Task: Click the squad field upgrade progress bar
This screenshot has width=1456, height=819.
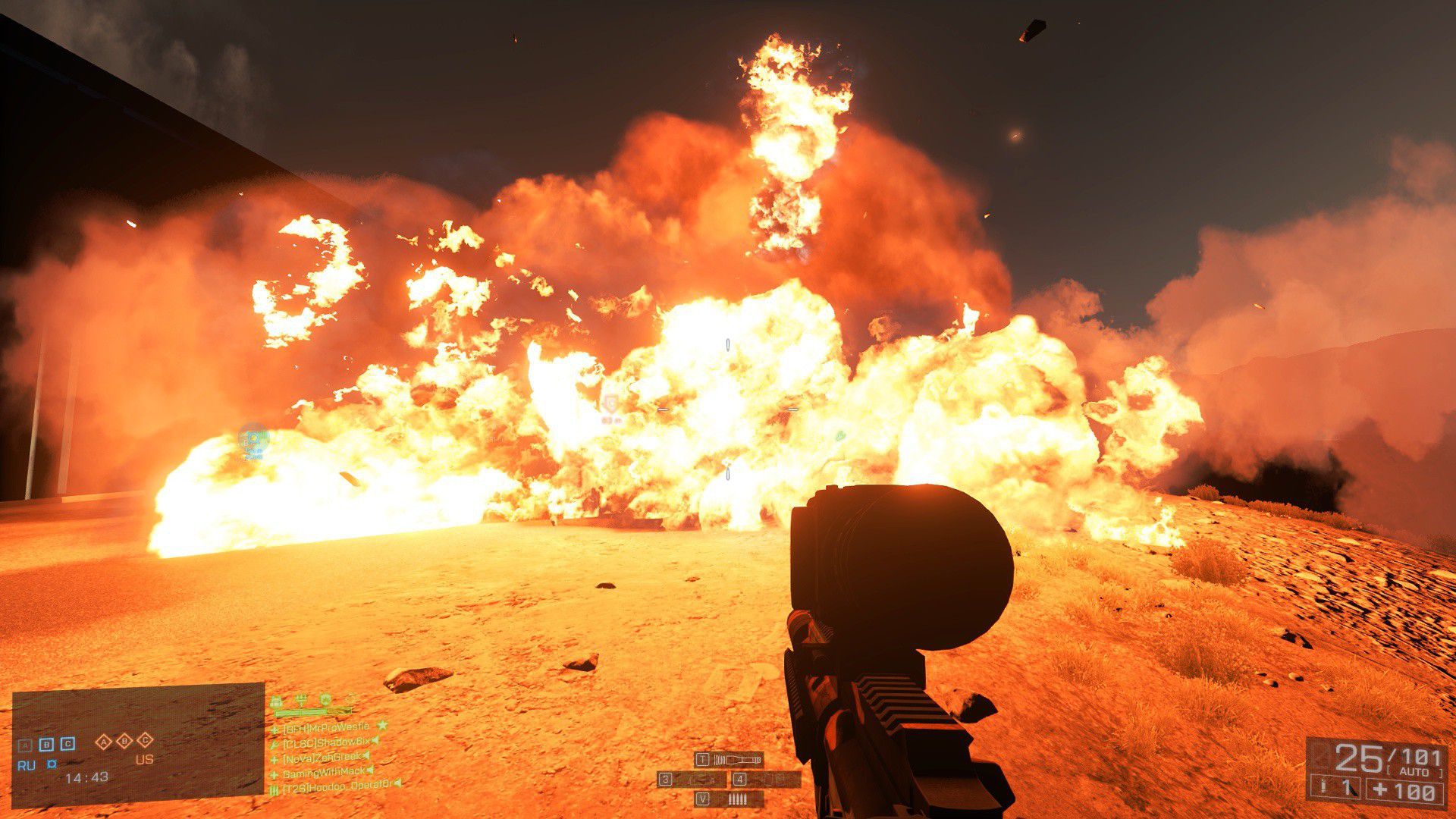Action: (x=313, y=713)
